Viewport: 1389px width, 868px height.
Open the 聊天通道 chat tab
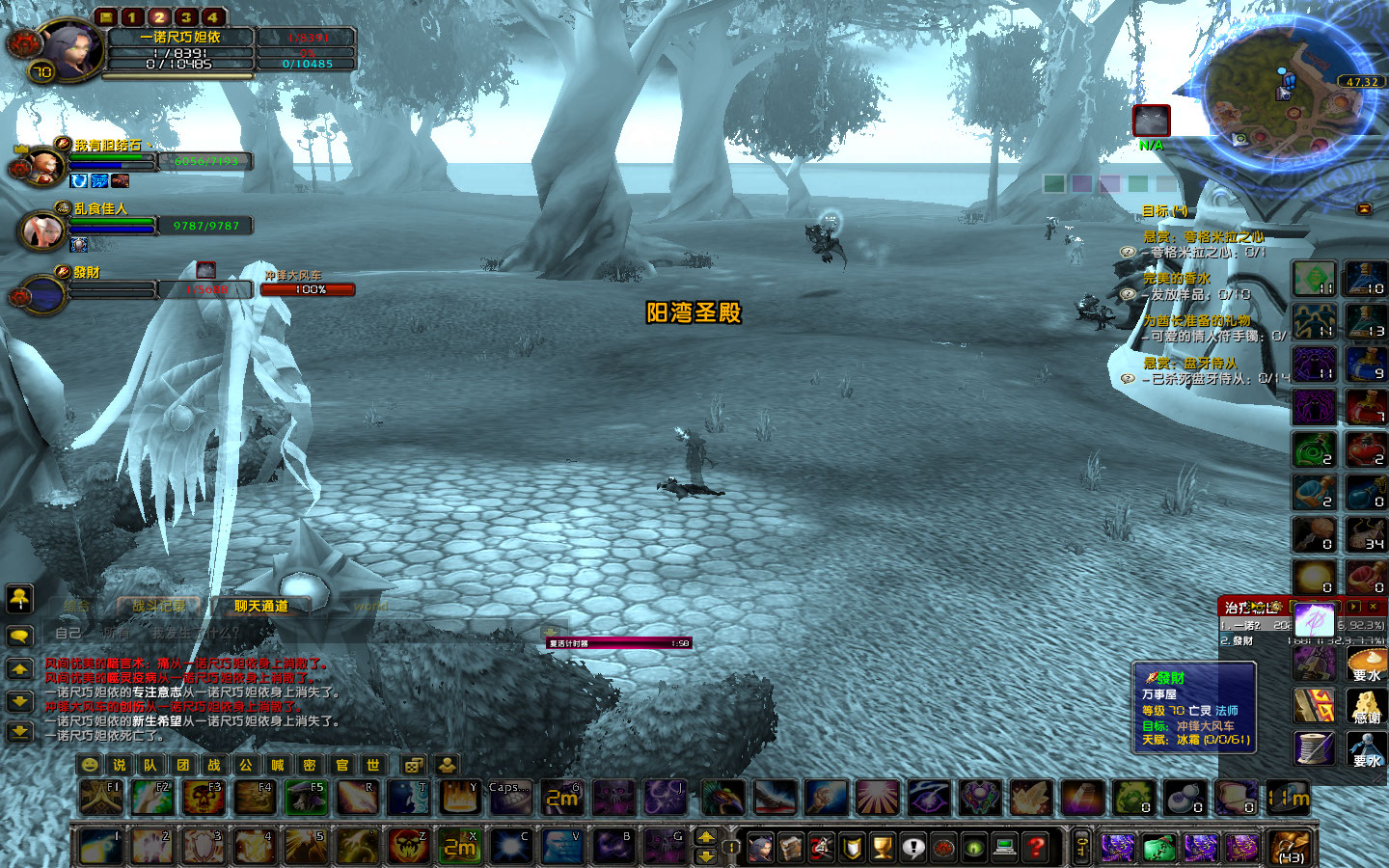261,607
